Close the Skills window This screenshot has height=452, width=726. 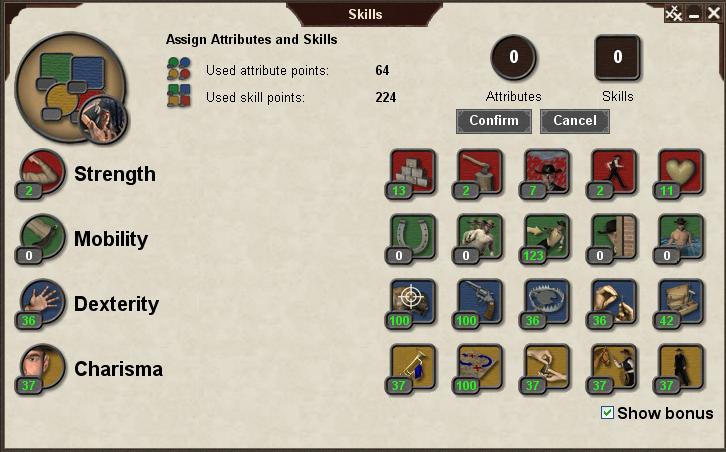[x=712, y=14]
